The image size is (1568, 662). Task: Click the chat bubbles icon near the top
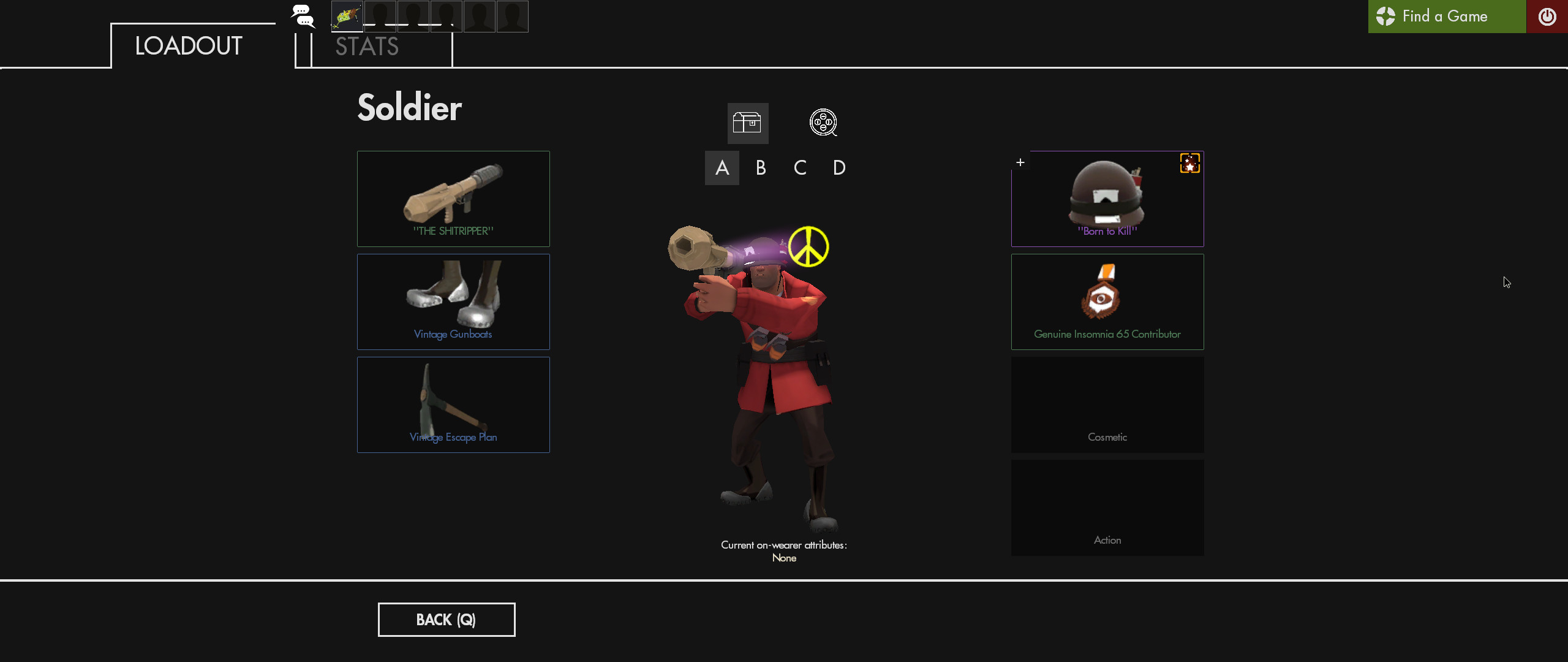(302, 17)
